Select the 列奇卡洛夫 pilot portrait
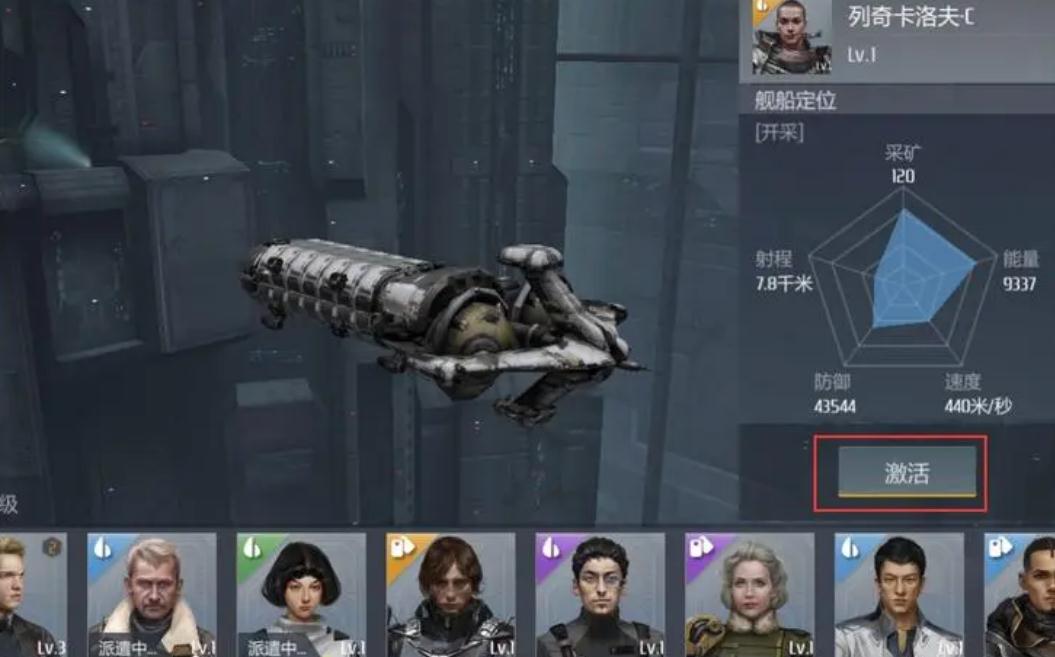 792,37
